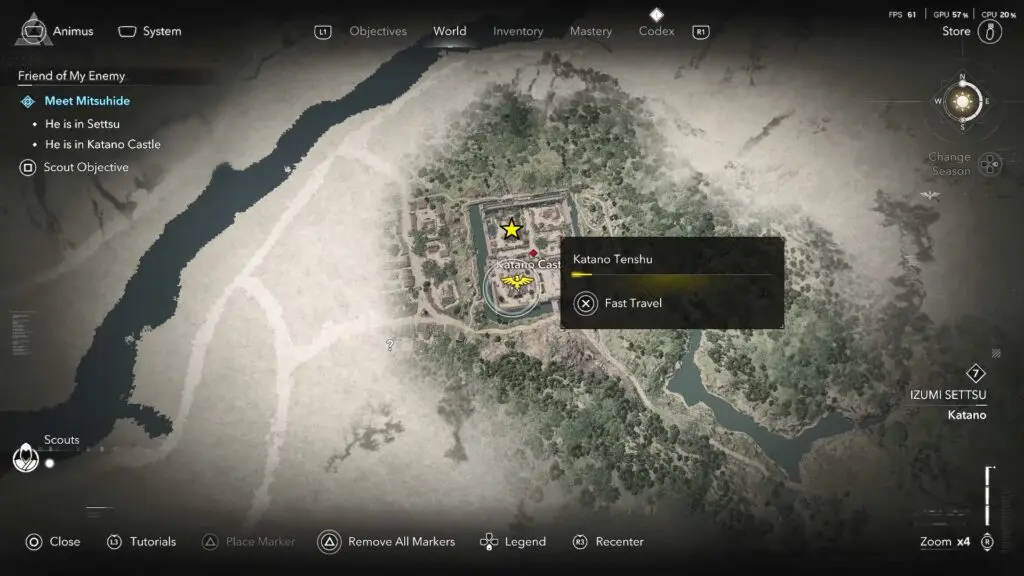Open Tutorials
This screenshot has height=576, width=1024.
pos(142,541)
